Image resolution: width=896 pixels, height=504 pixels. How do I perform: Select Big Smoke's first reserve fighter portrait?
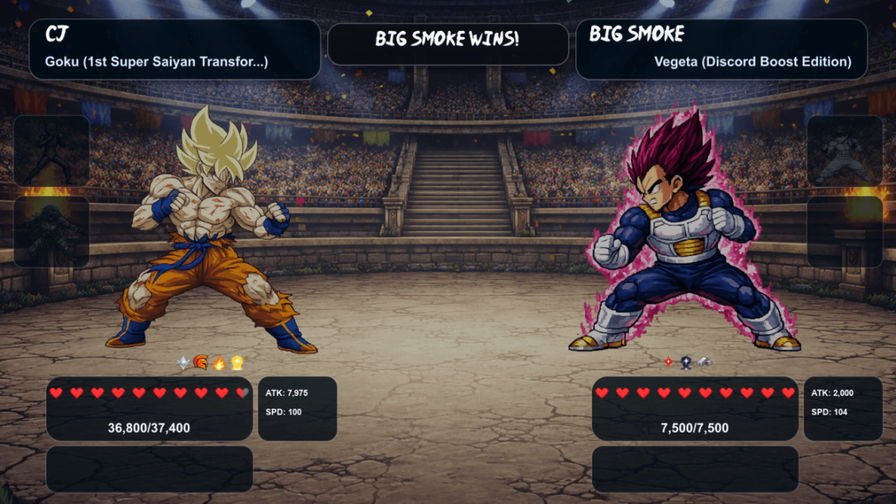844,151
